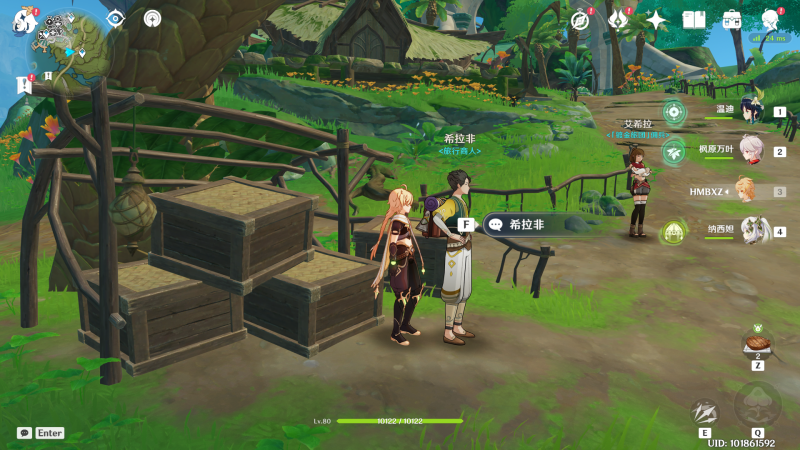Toggle the eye-shaped elemental sight icon
The image size is (800, 450).
tap(116, 18)
